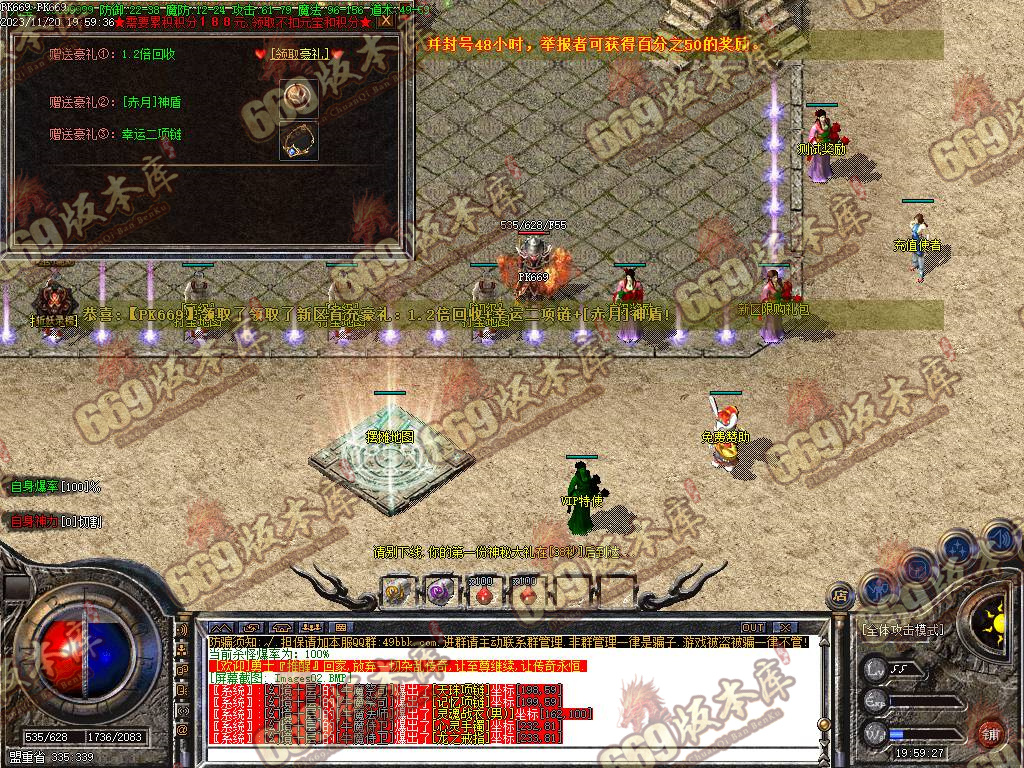Click the X button beside OUT
Image resolution: width=1024 pixels, height=768 pixels.
point(783,628)
